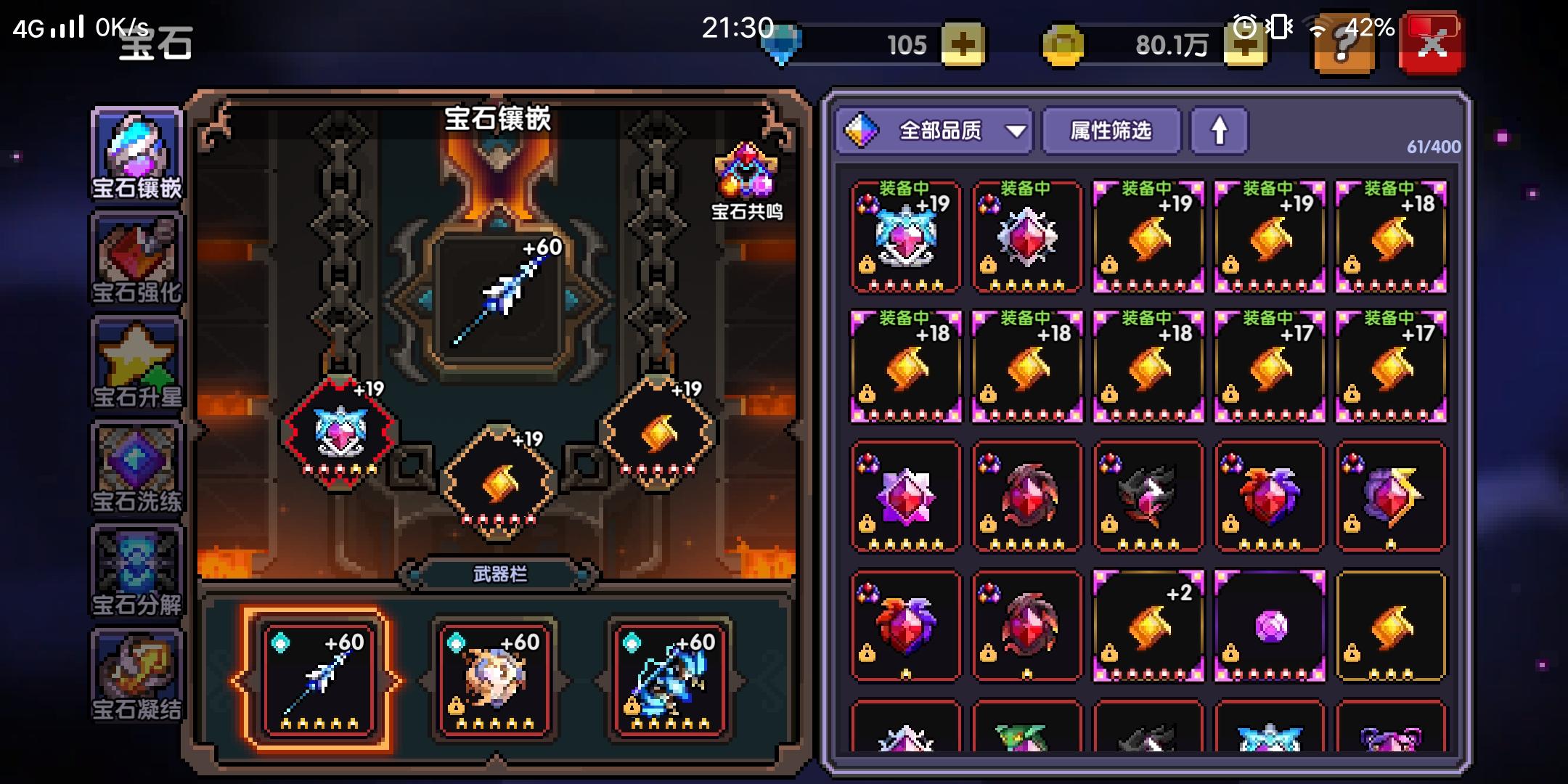Click the sort arrow beside 属性筛选

click(1219, 131)
